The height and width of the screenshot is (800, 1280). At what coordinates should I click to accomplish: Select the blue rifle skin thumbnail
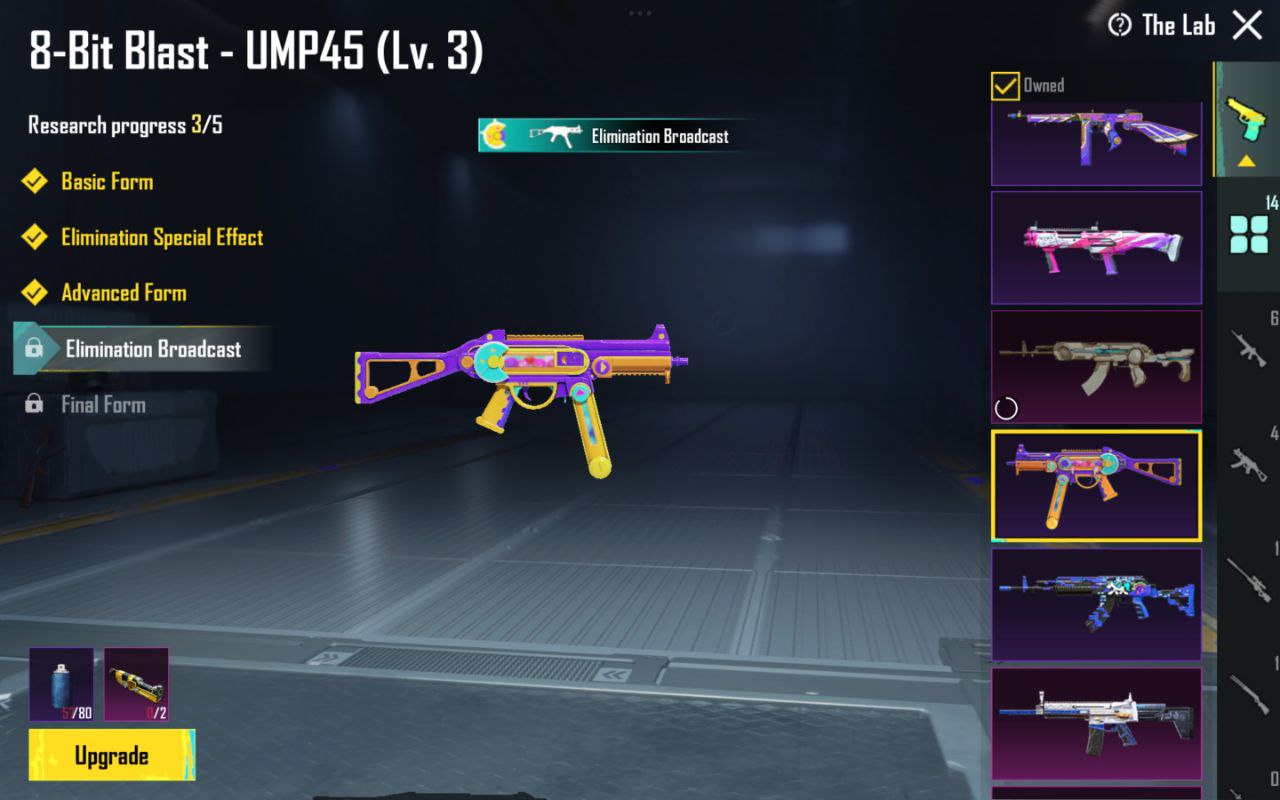[1096, 604]
